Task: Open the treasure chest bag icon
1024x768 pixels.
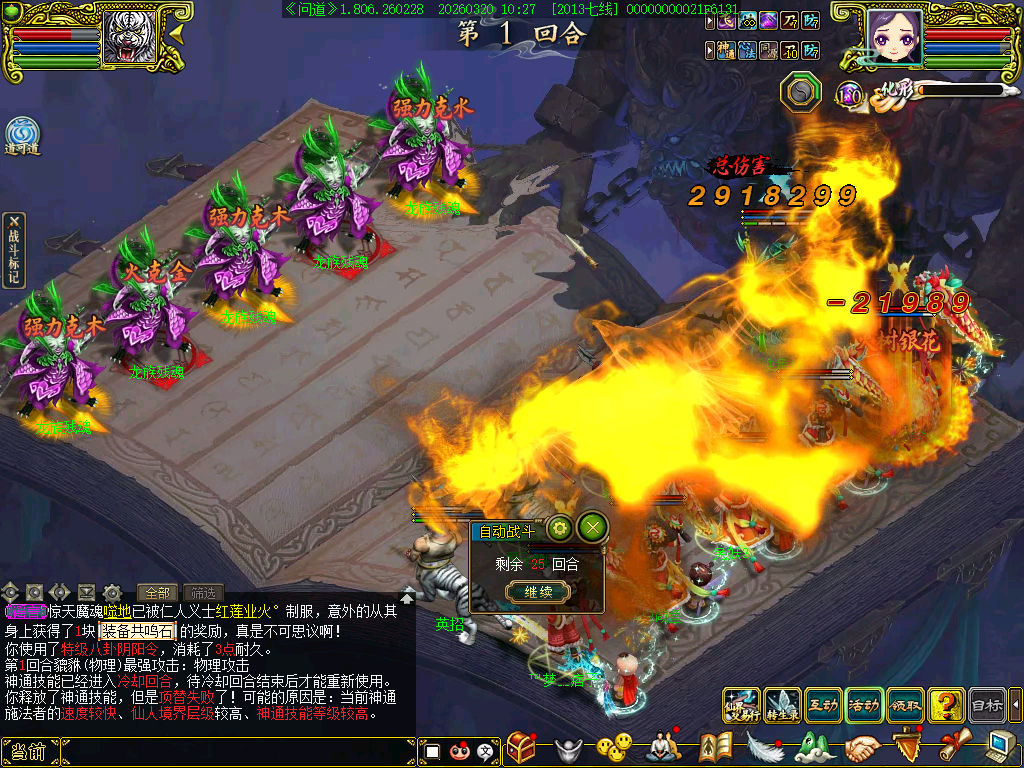Action: click(x=520, y=748)
